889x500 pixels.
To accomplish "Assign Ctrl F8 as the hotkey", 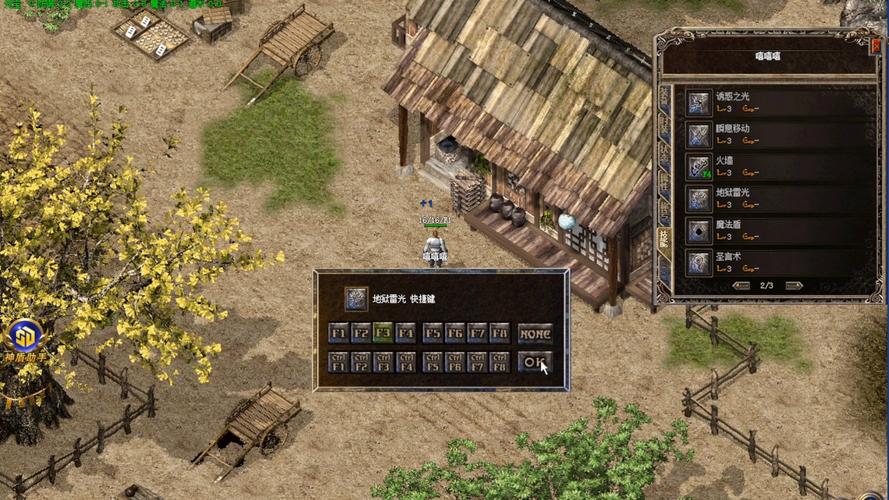I will (499, 362).
